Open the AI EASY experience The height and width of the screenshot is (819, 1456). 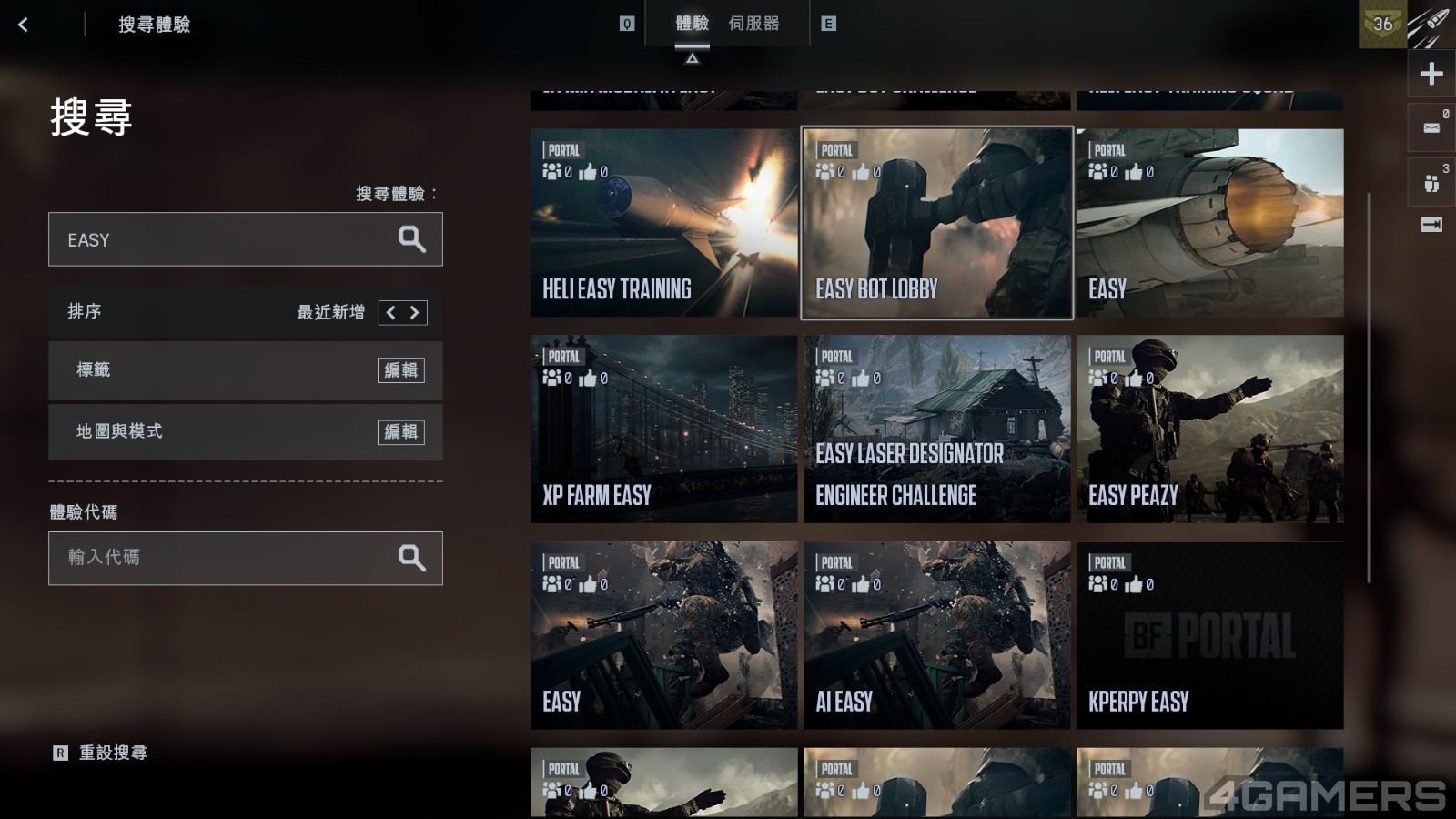point(936,635)
